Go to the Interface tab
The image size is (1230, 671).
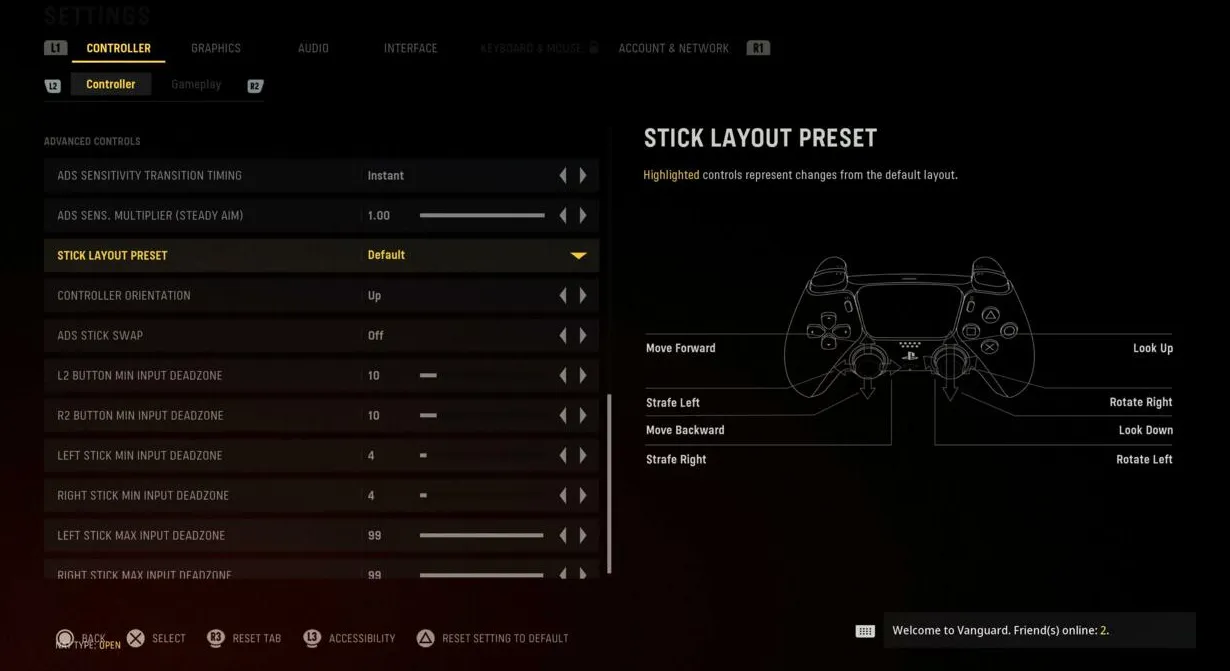point(410,48)
